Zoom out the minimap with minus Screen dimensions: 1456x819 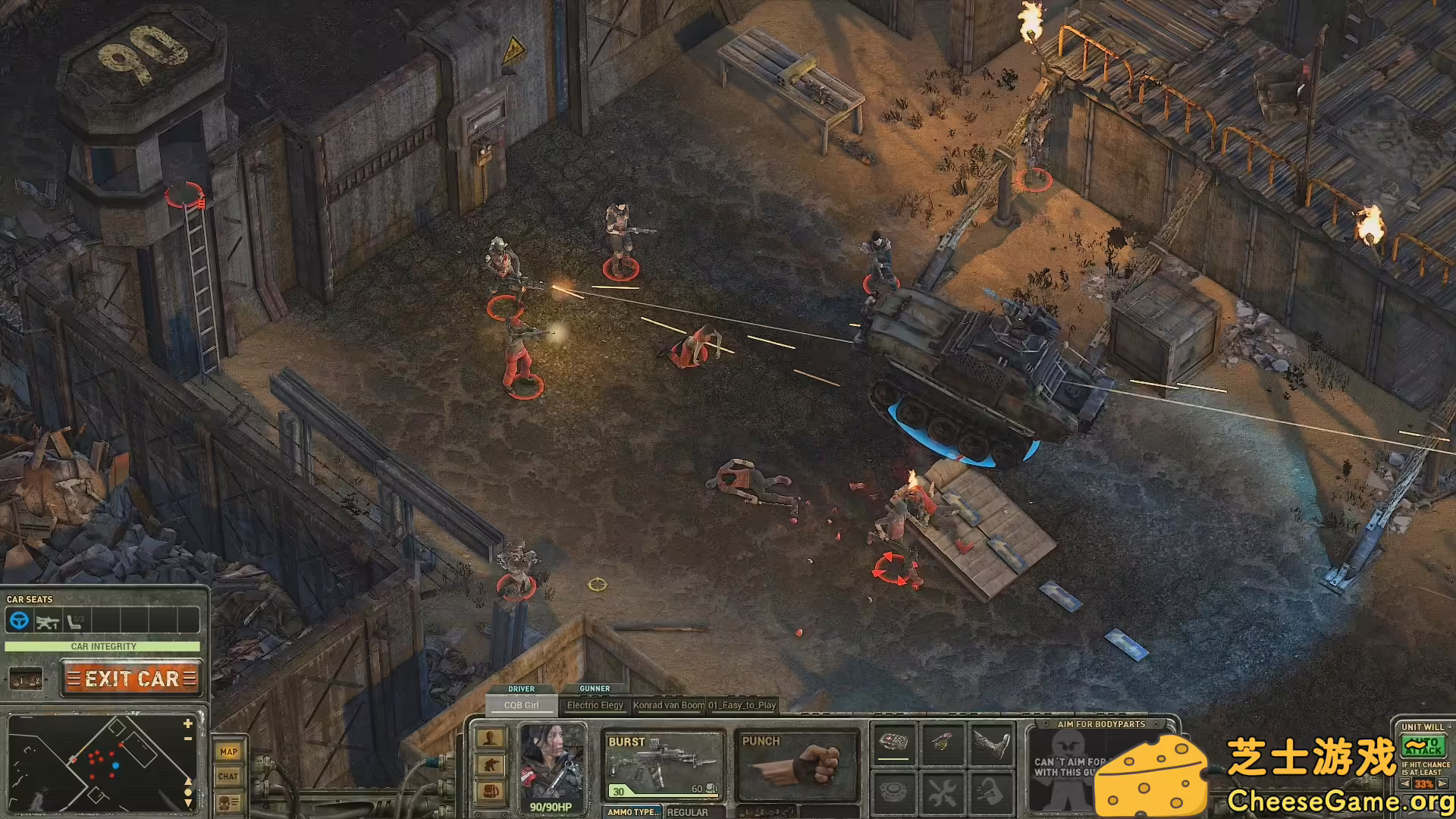point(188,738)
